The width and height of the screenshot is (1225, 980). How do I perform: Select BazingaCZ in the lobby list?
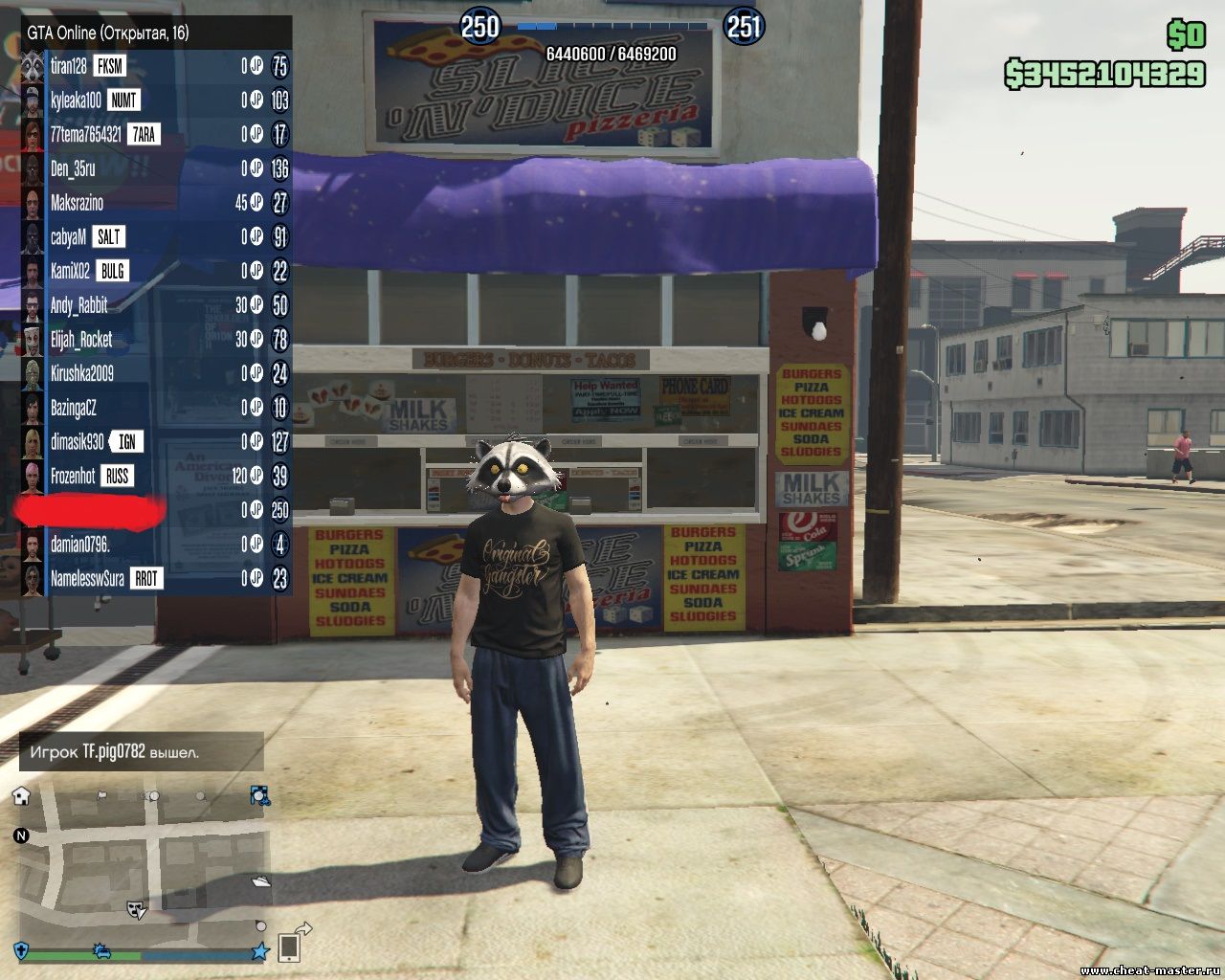(x=74, y=409)
